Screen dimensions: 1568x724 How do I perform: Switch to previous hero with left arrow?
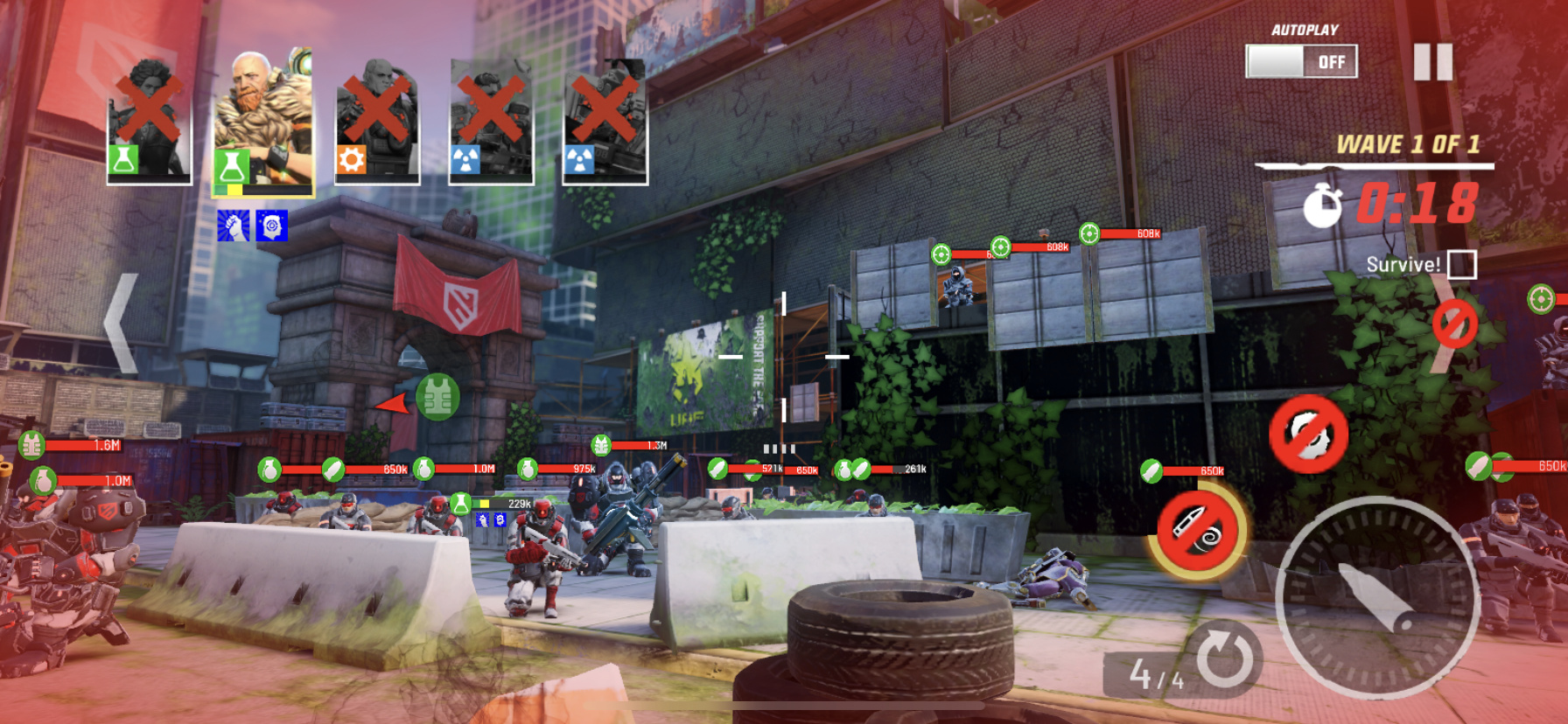click(122, 324)
